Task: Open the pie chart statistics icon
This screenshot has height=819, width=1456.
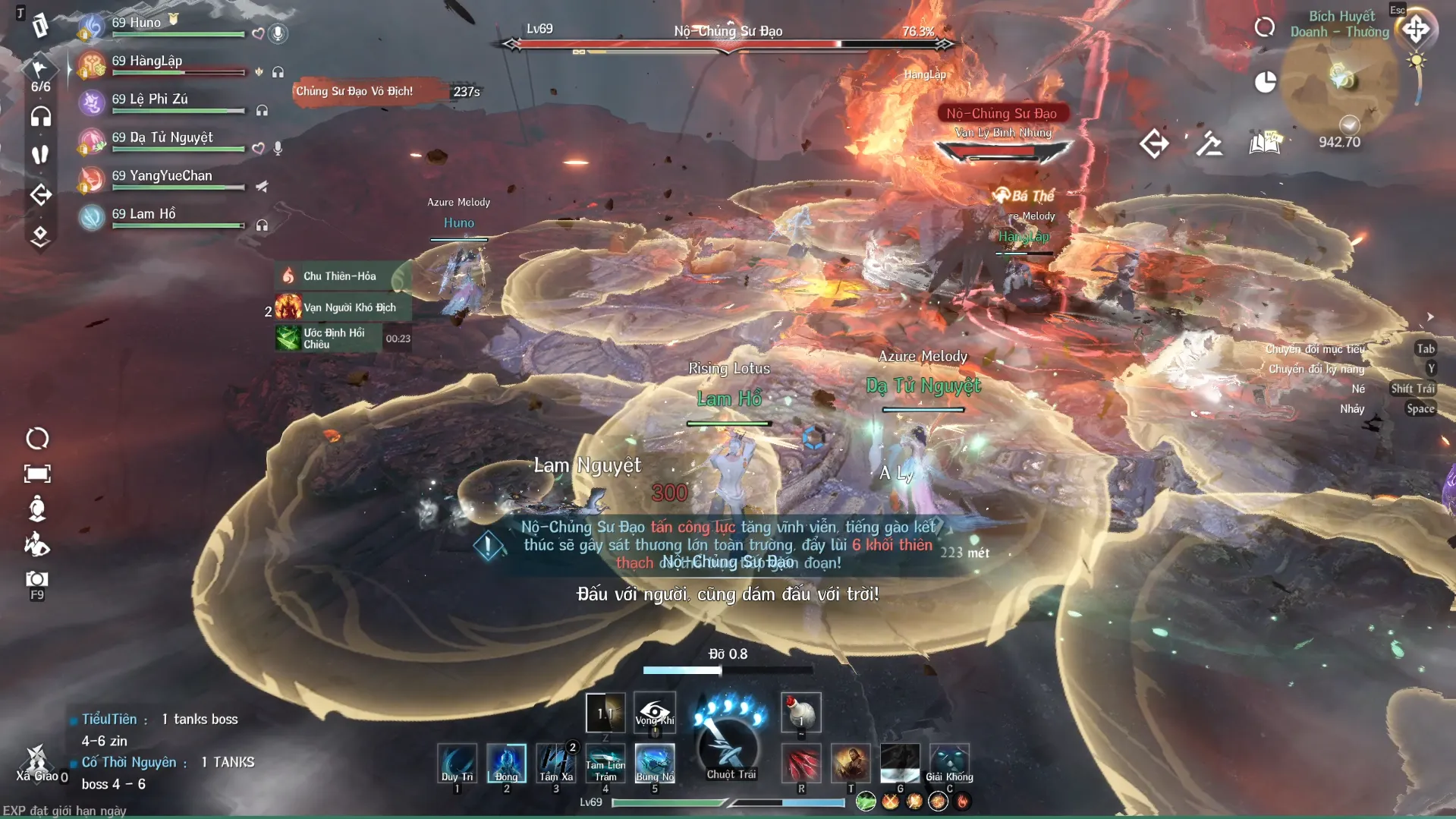Action: click(1265, 82)
